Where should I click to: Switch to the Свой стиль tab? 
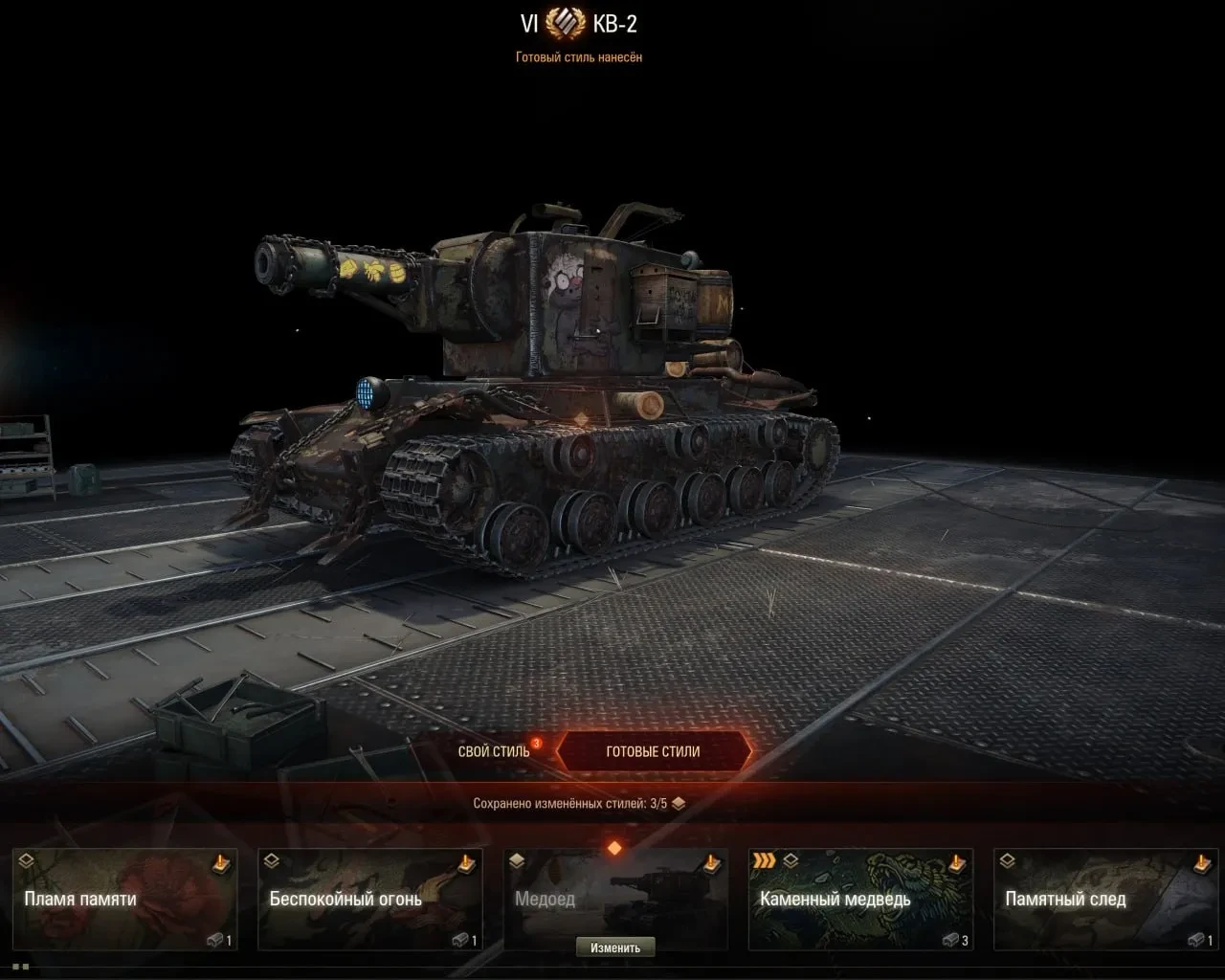pos(494,751)
